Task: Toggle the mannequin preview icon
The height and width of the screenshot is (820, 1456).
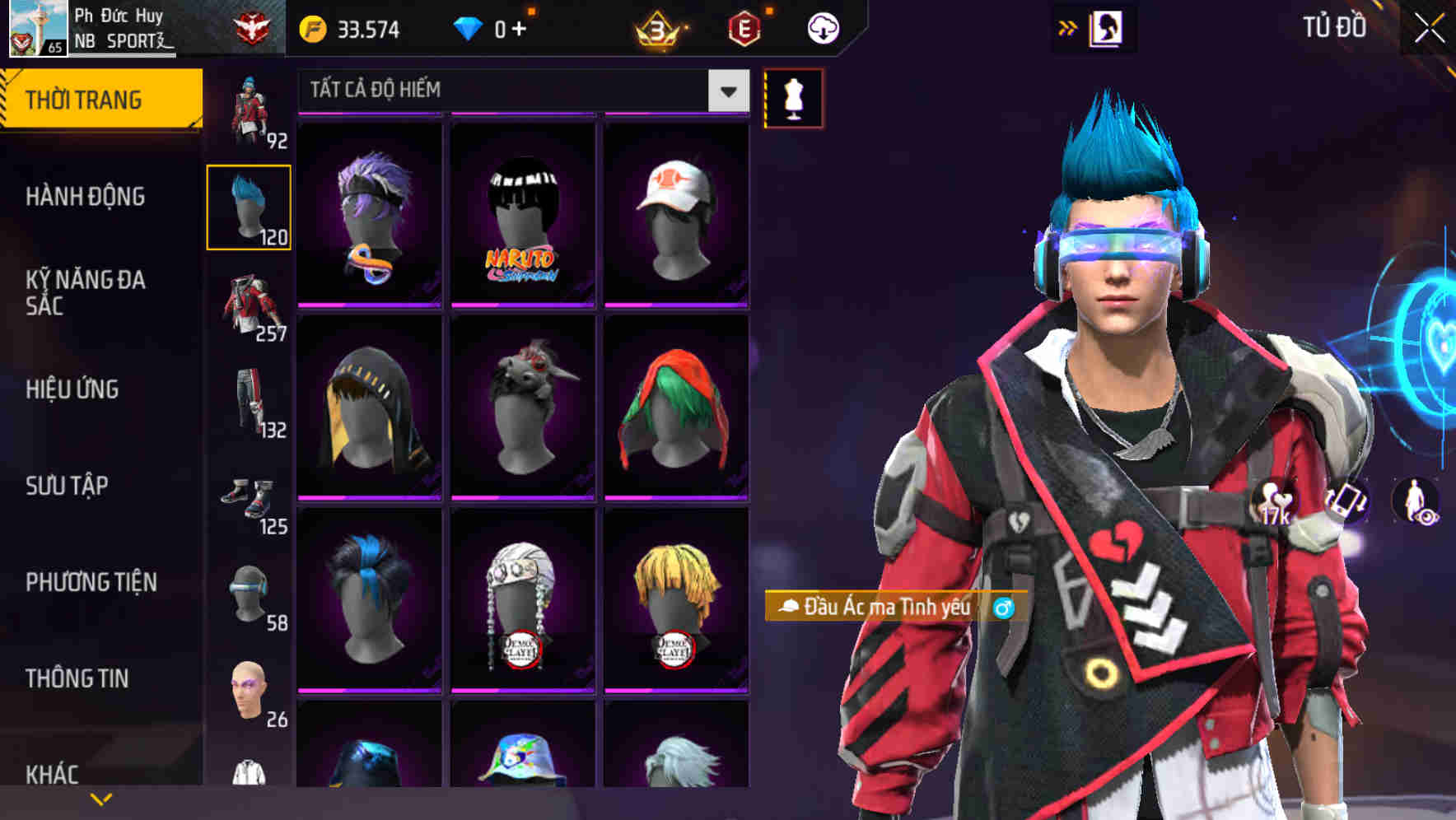Action: click(x=794, y=100)
